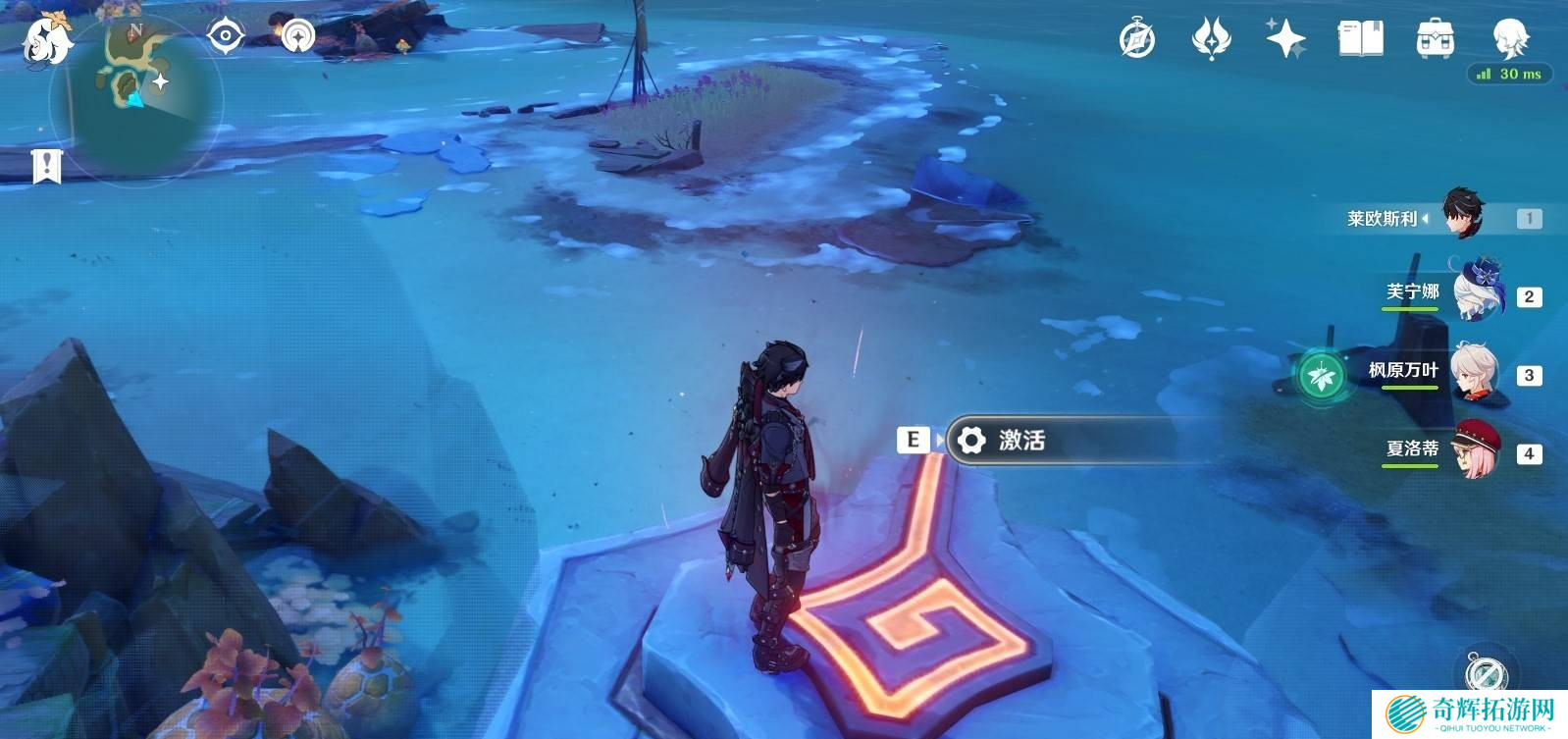Switch to party member 夏洛蒂
Viewport: 1568px width, 739px height.
click(x=1475, y=450)
